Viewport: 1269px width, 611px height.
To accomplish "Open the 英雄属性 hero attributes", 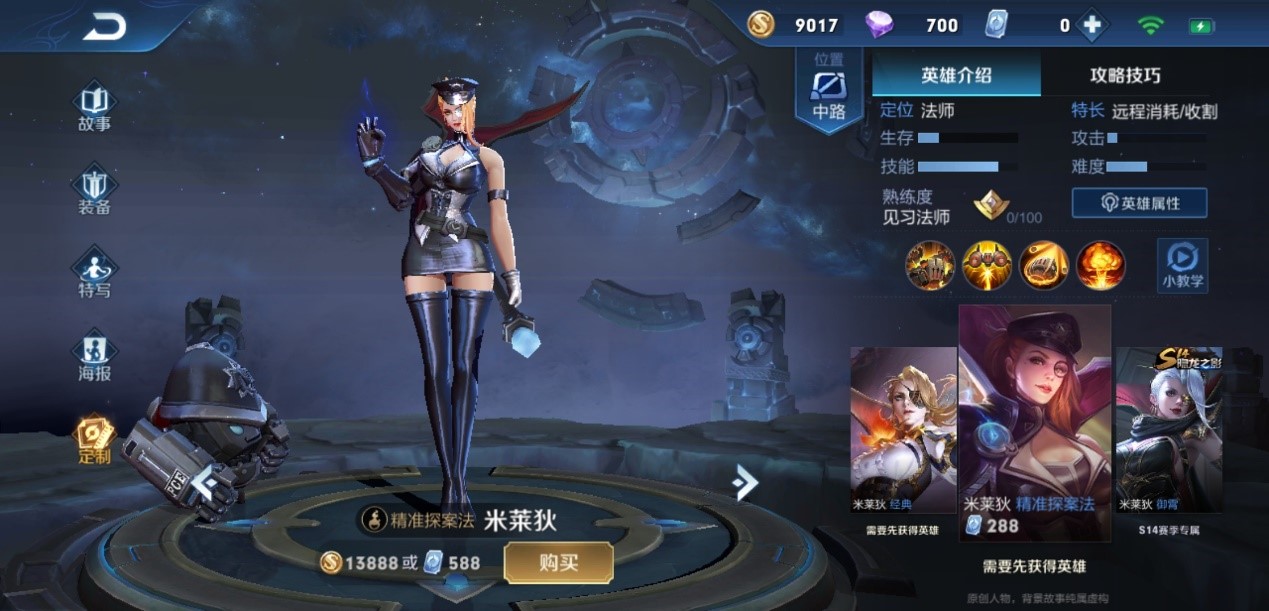I will [1139, 203].
